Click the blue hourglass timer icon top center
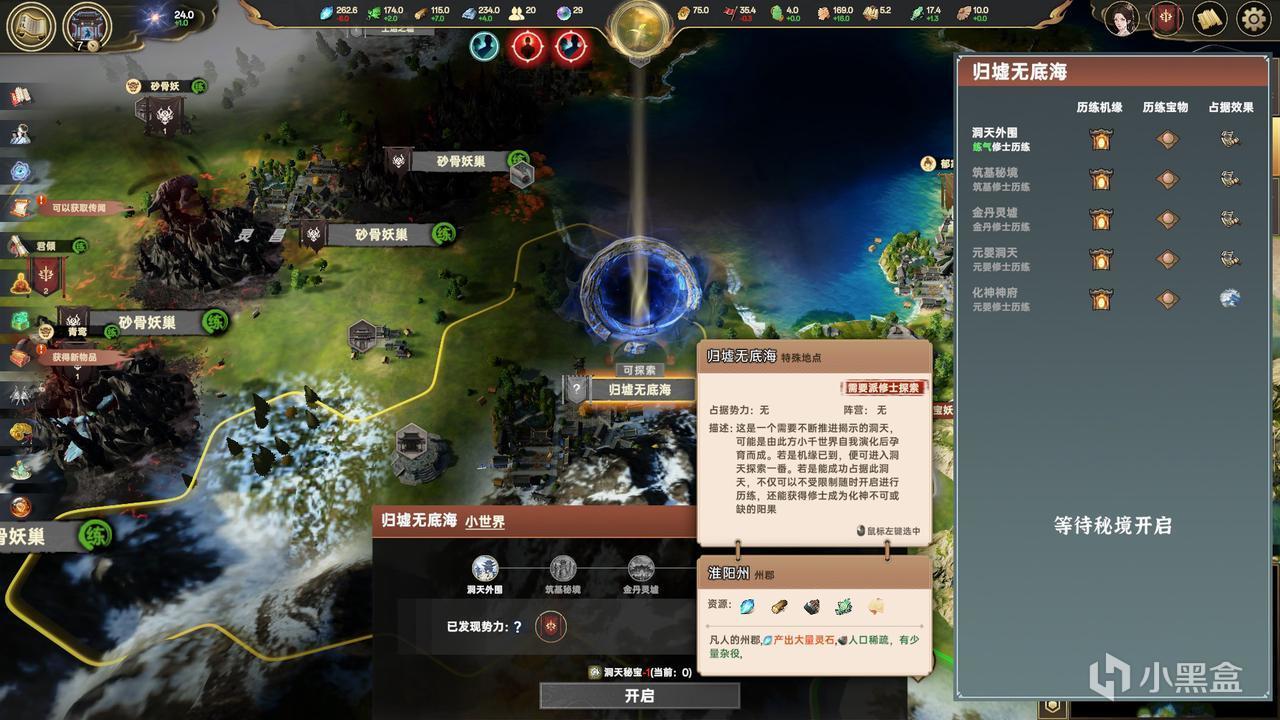This screenshot has width=1280, height=720. tap(483, 45)
